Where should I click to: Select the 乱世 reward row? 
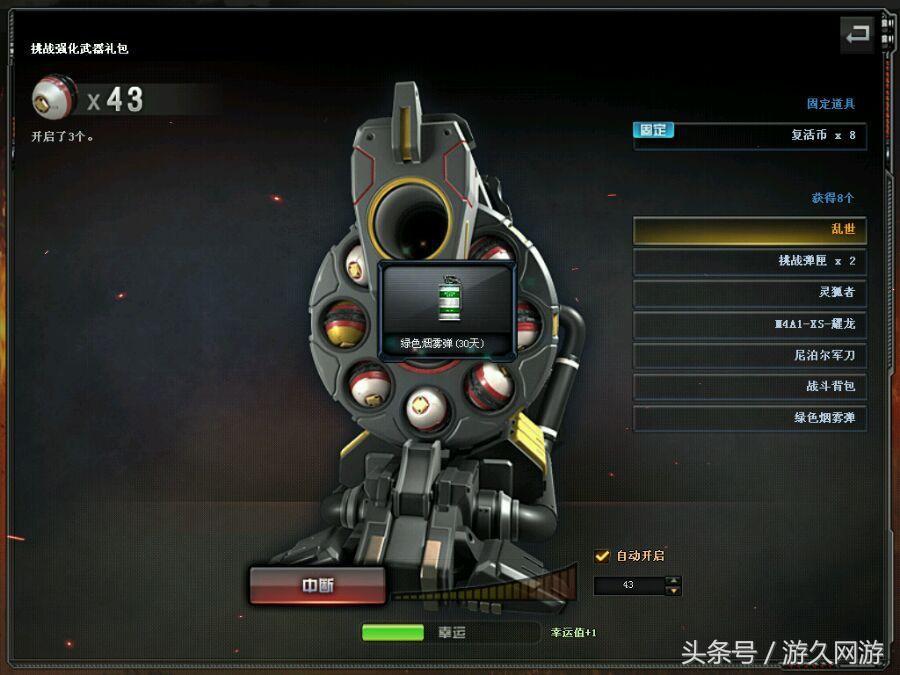[x=749, y=230]
